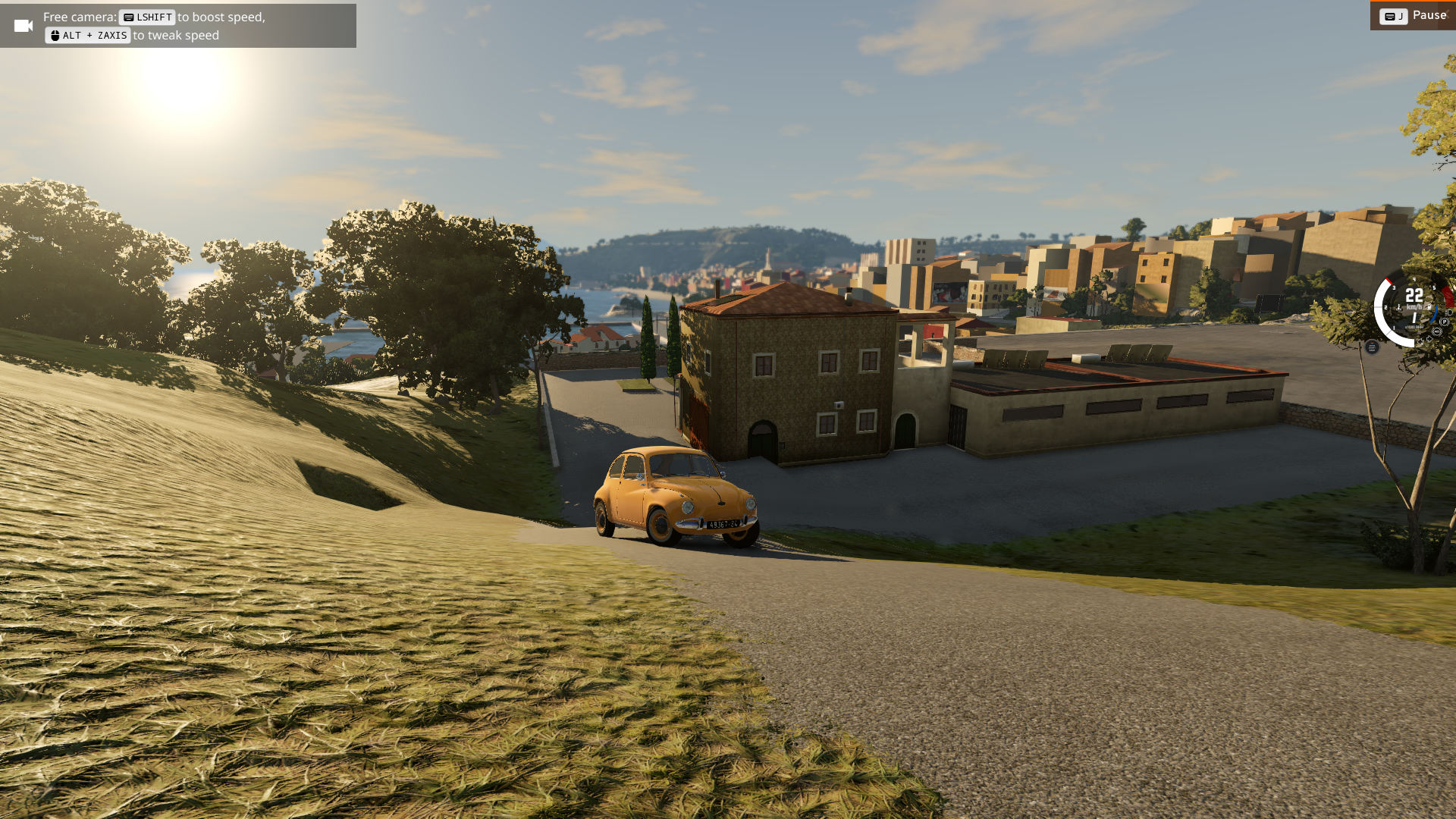Select the free camera icon
The image size is (1456, 819).
[x=24, y=26]
